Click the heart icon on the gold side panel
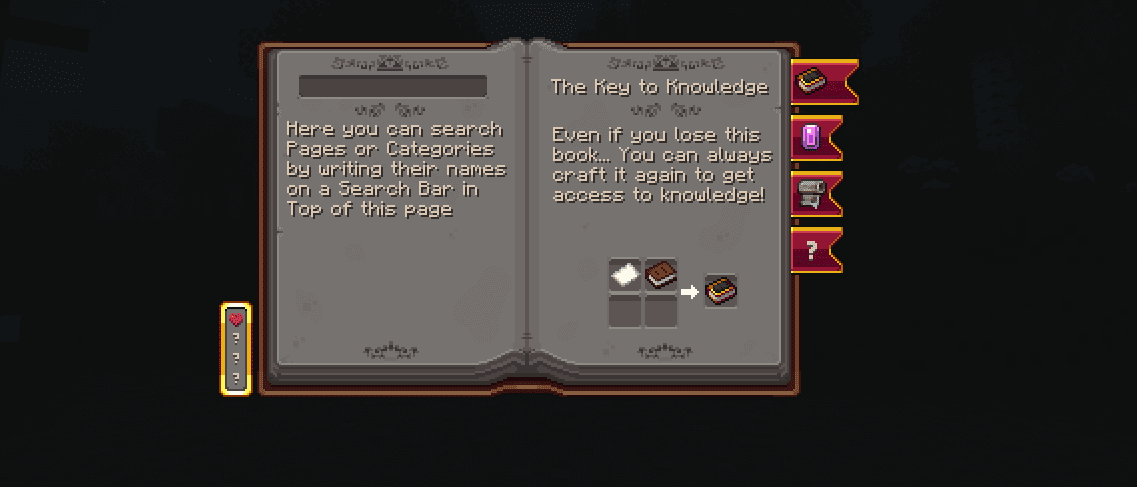Viewport: 1137px width, 487px height. point(236,320)
